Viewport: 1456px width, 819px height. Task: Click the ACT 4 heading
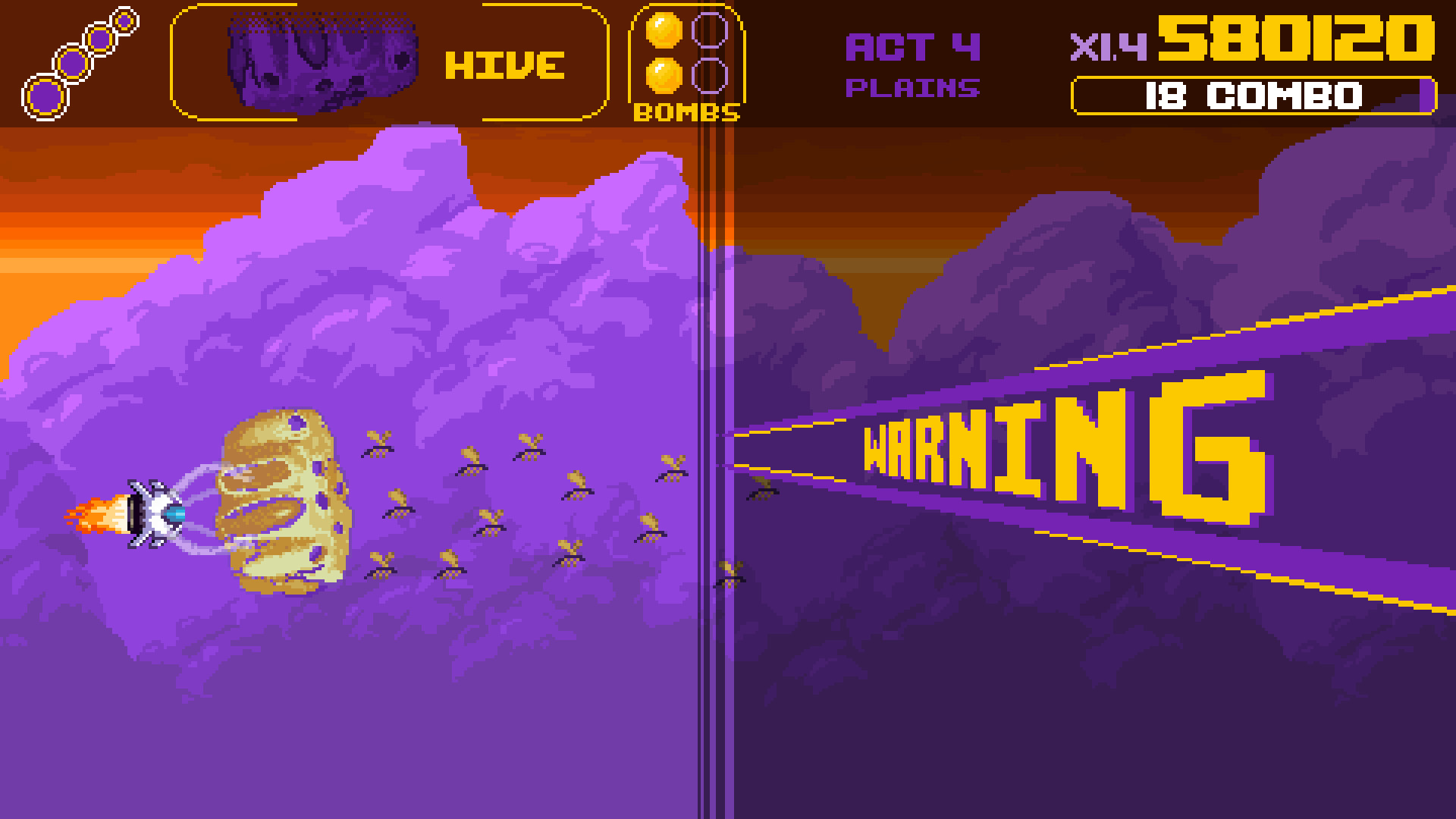pyautogui.click(x=912, y=47)
